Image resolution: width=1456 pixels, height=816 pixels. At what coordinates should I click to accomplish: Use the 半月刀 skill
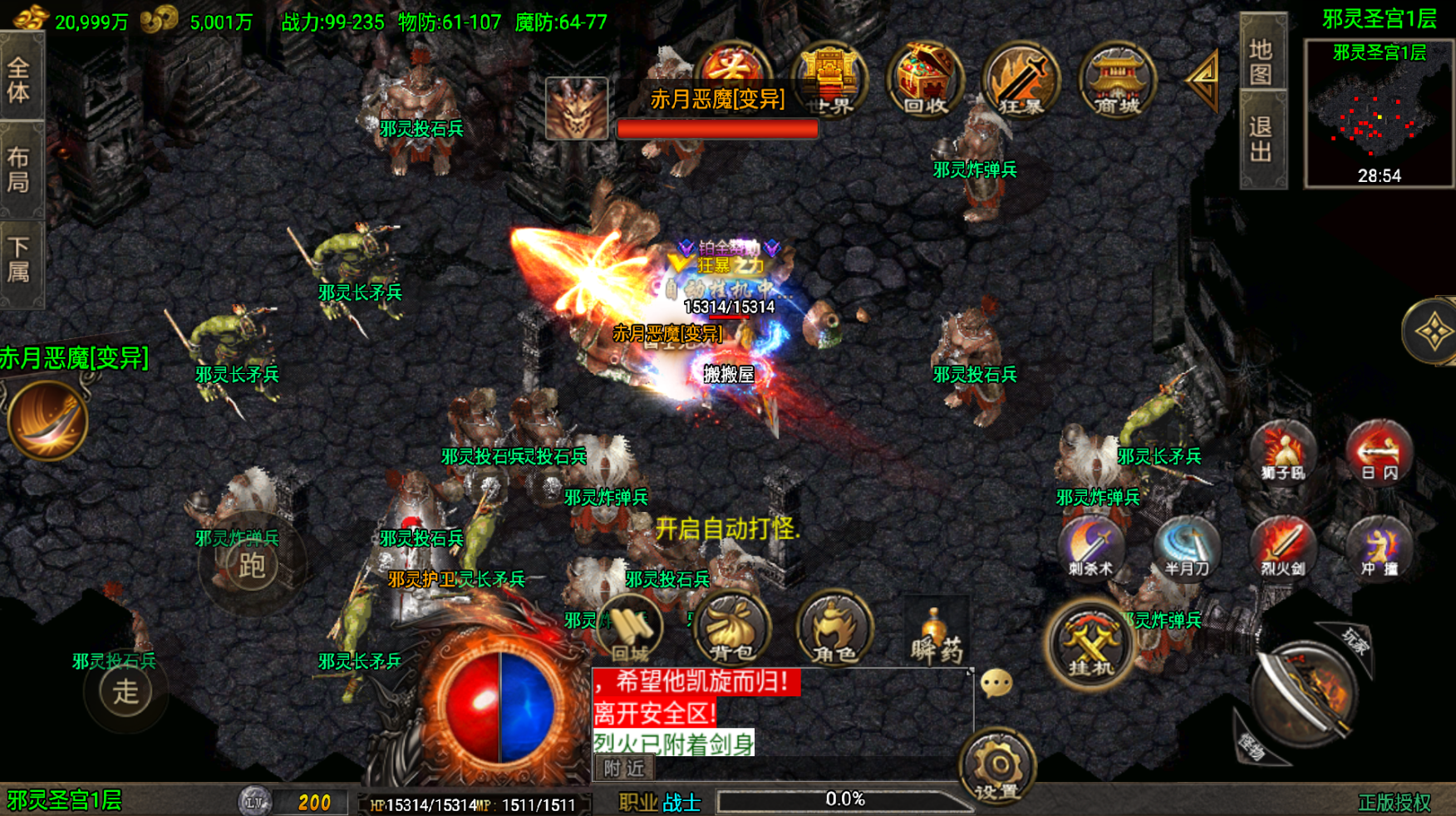pos(1187,548)
